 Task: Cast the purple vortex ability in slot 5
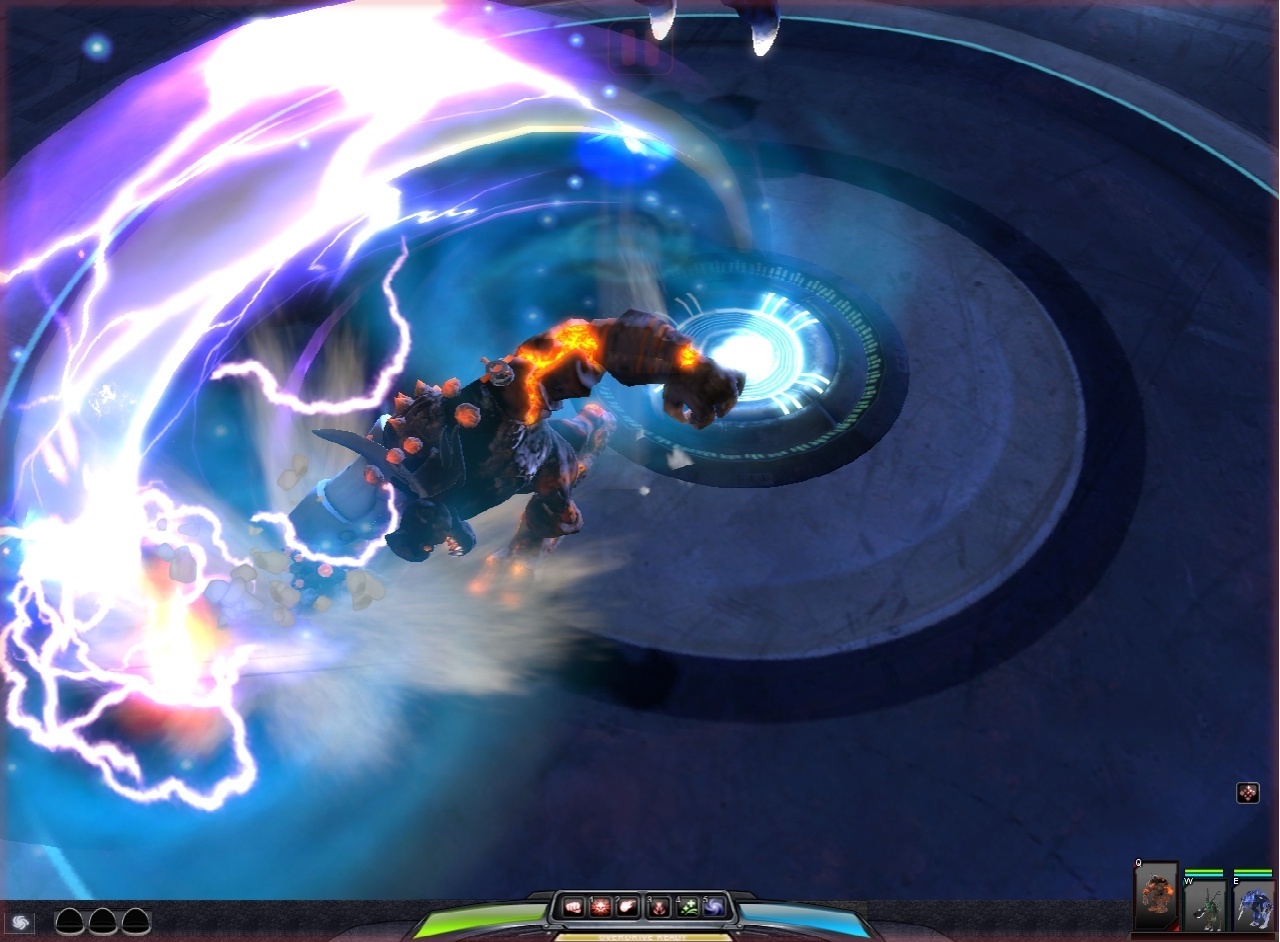click(x=714, y=906)
